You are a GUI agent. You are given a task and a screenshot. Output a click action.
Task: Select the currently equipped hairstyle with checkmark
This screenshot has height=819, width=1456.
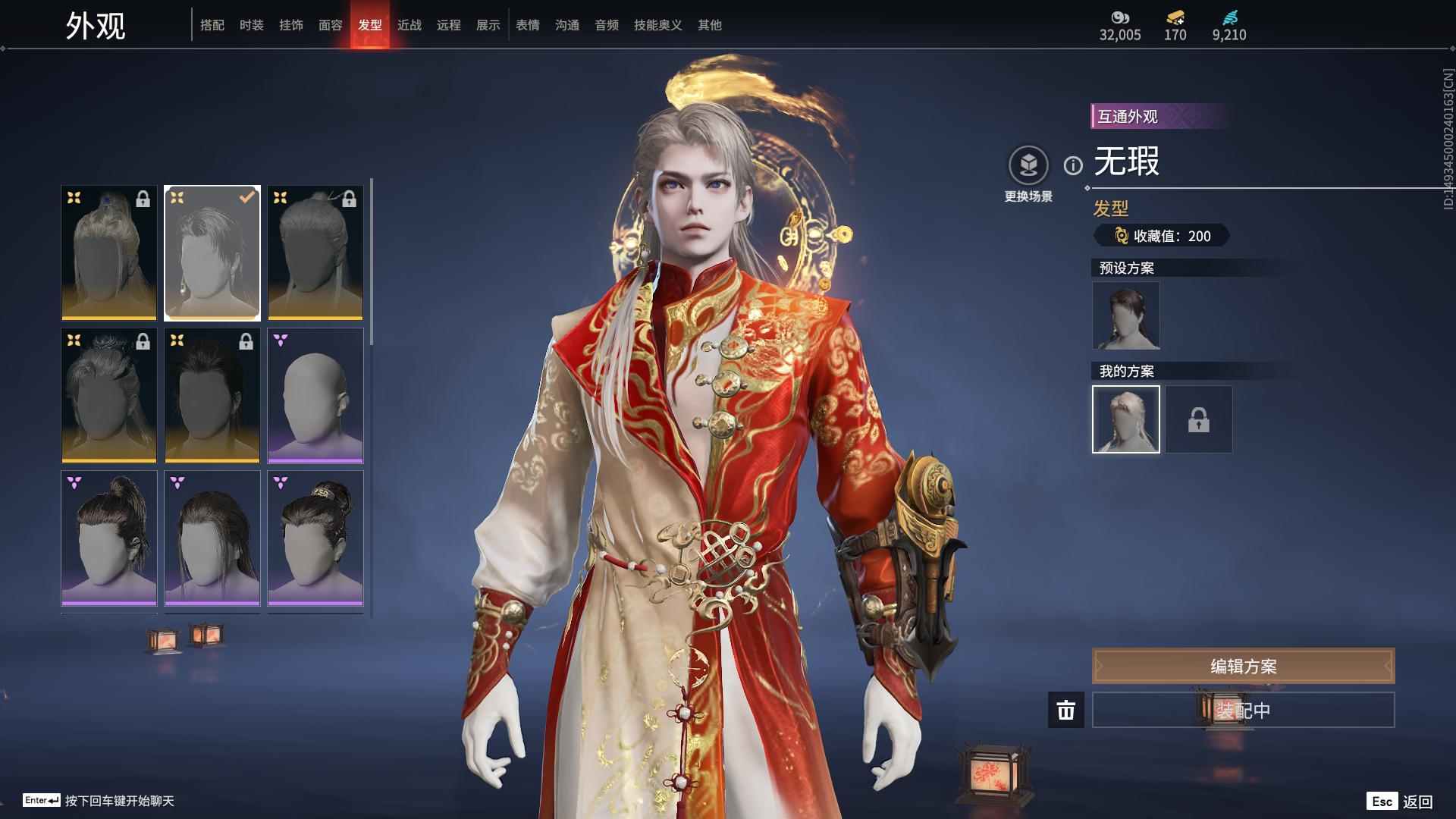tap(212, 253)
